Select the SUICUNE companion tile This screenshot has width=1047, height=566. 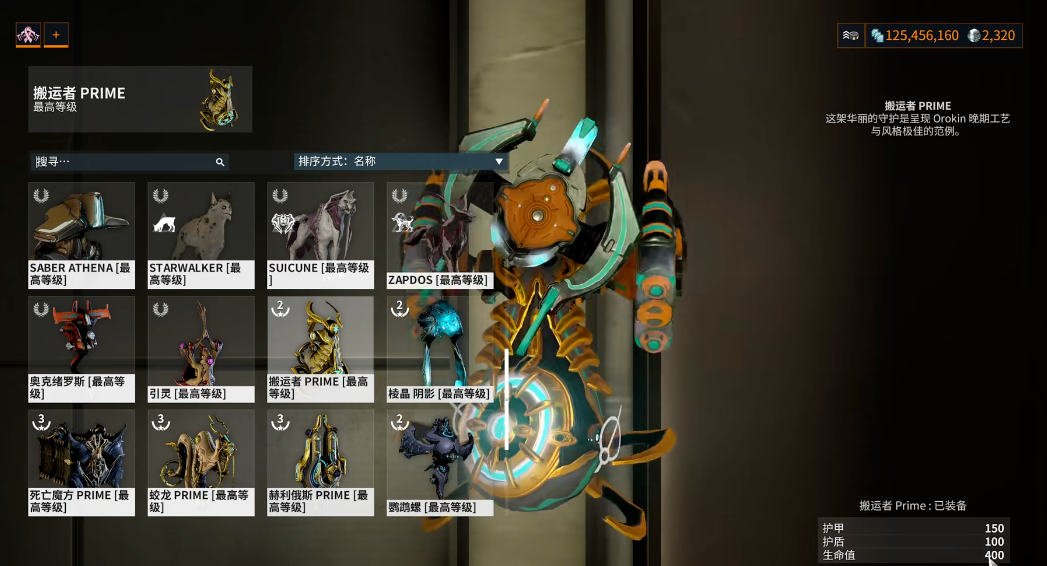tap(320, 235)
